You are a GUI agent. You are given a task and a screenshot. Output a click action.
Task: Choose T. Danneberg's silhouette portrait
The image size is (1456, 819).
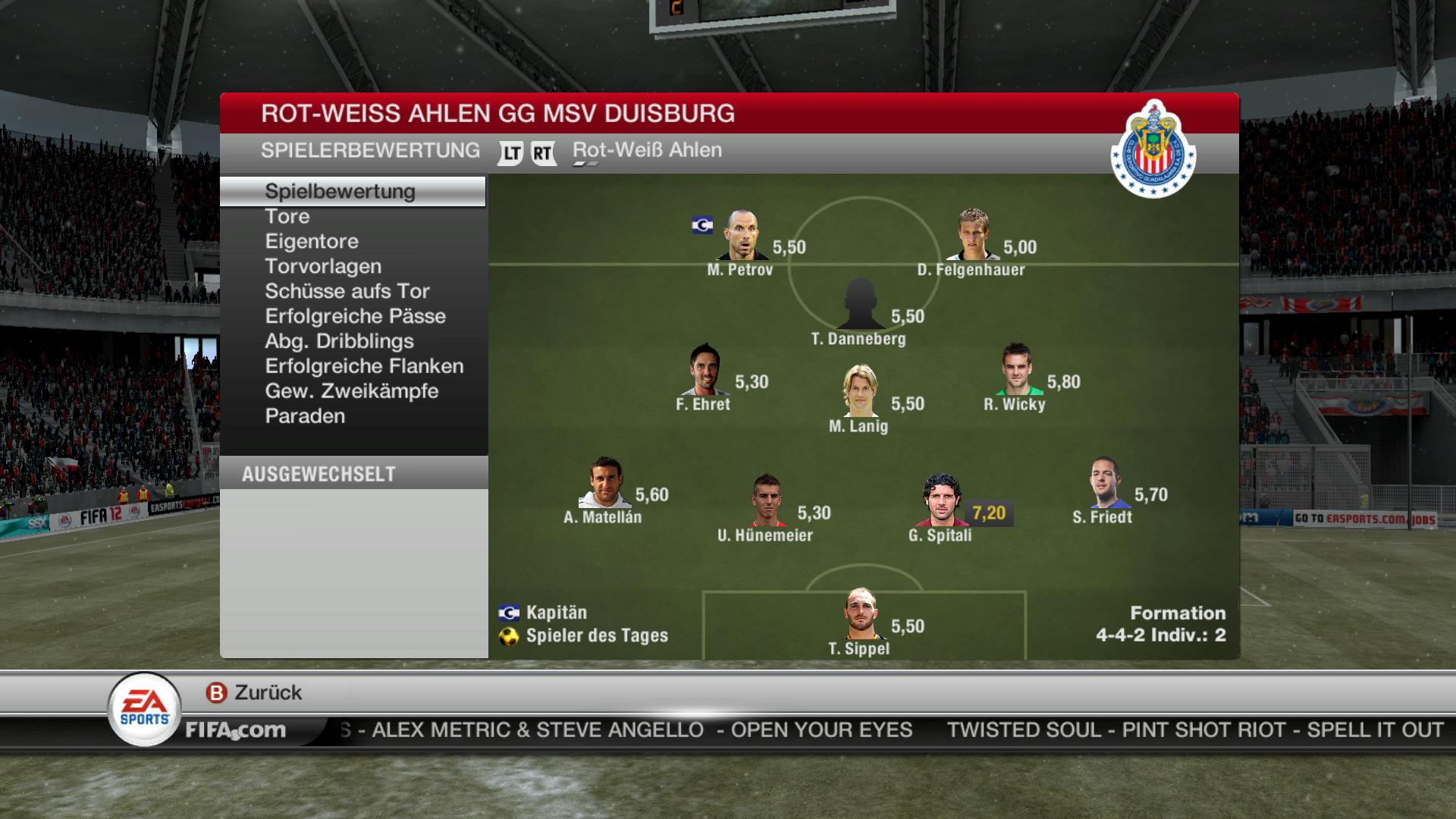pyautogui.click(x=860, y=304)
